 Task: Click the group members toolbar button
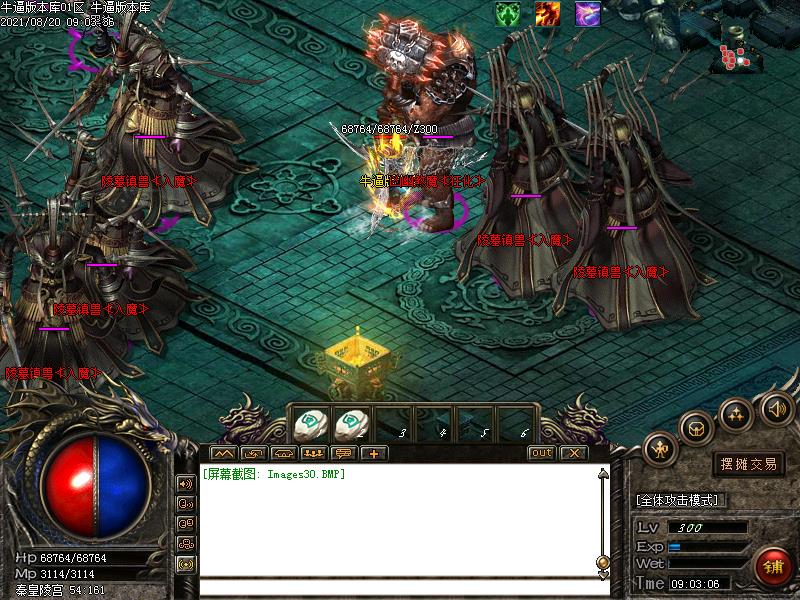(311, 453)
